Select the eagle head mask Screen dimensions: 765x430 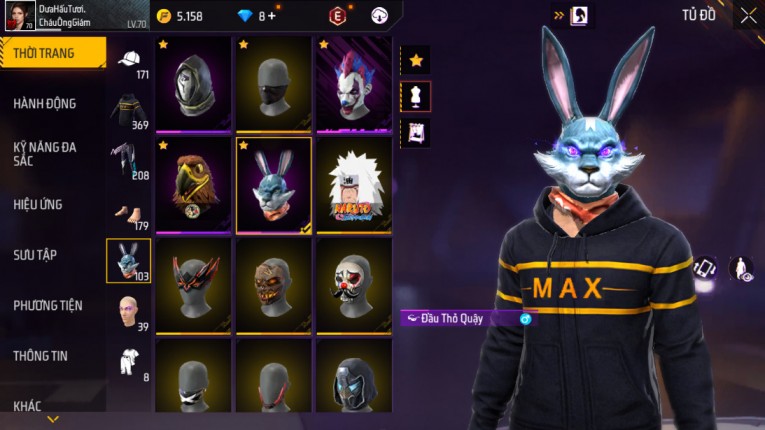pos(193,184)
